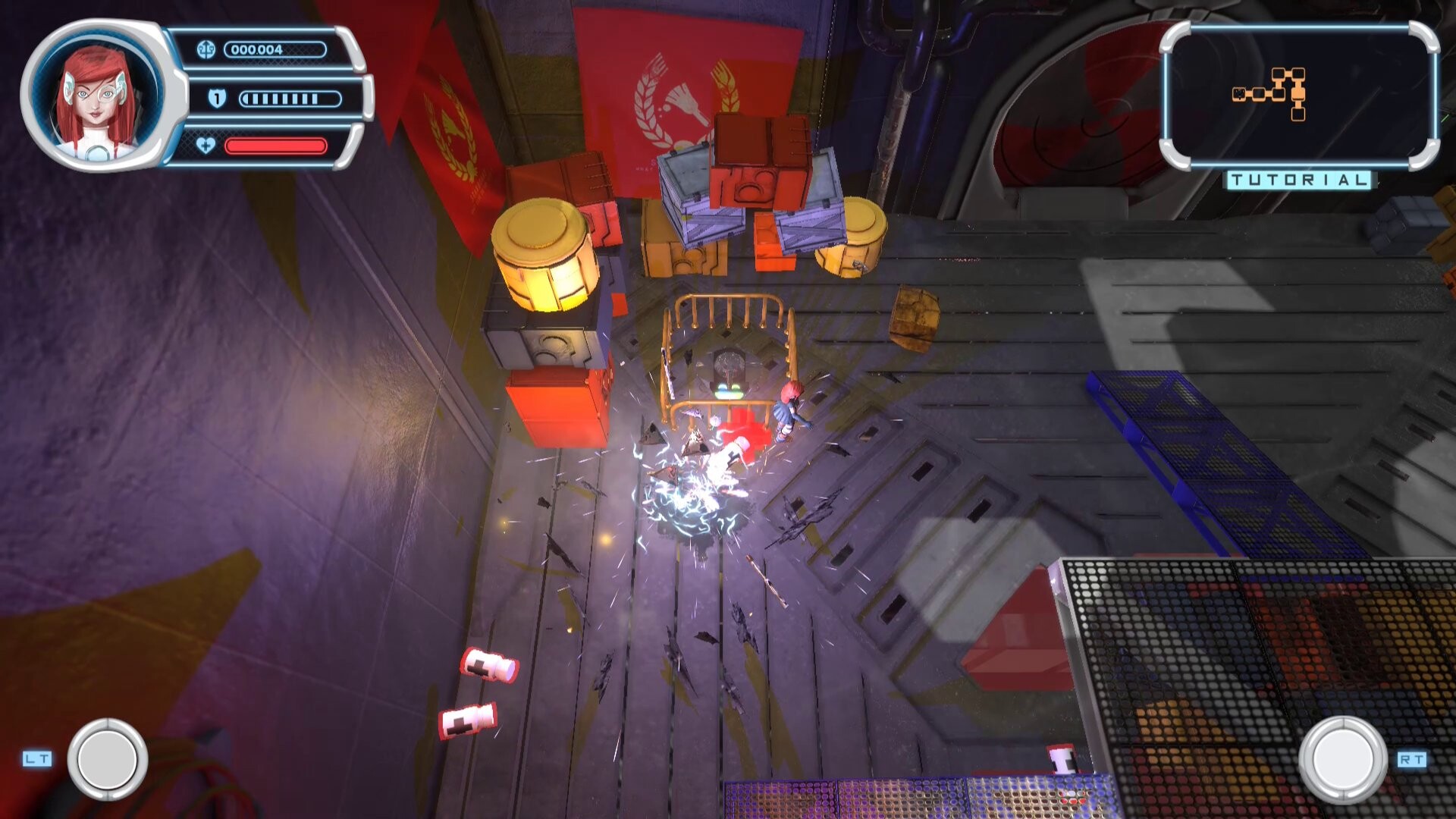Open the tutorial minimap

coord(1298,96)
